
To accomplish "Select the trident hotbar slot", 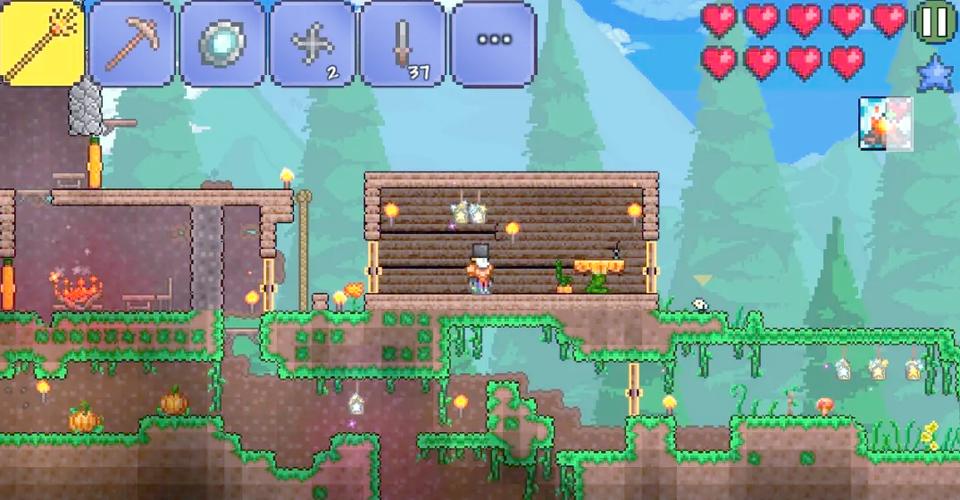I will coord(41,43).
